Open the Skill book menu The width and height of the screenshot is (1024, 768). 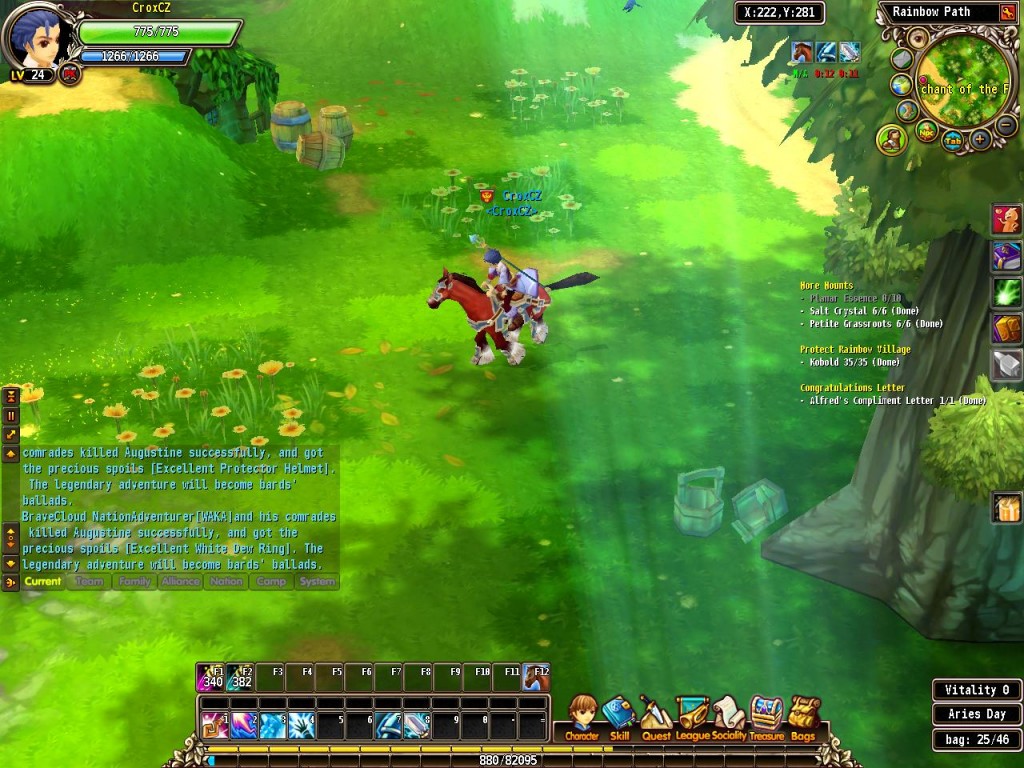pos(619,717)
